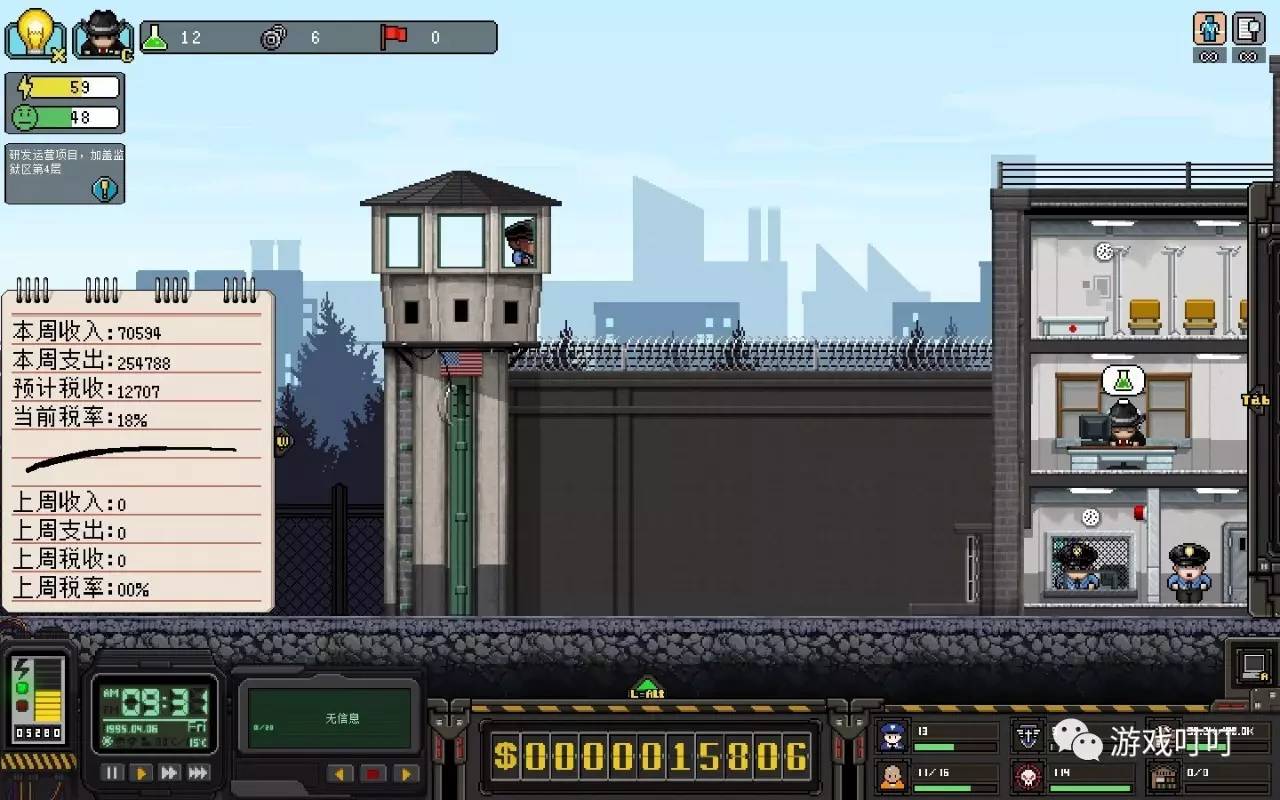Click the objective exclamation mark icon
Image resolution: width=1280 pixels, height=800 pixels.
(104, 188)
